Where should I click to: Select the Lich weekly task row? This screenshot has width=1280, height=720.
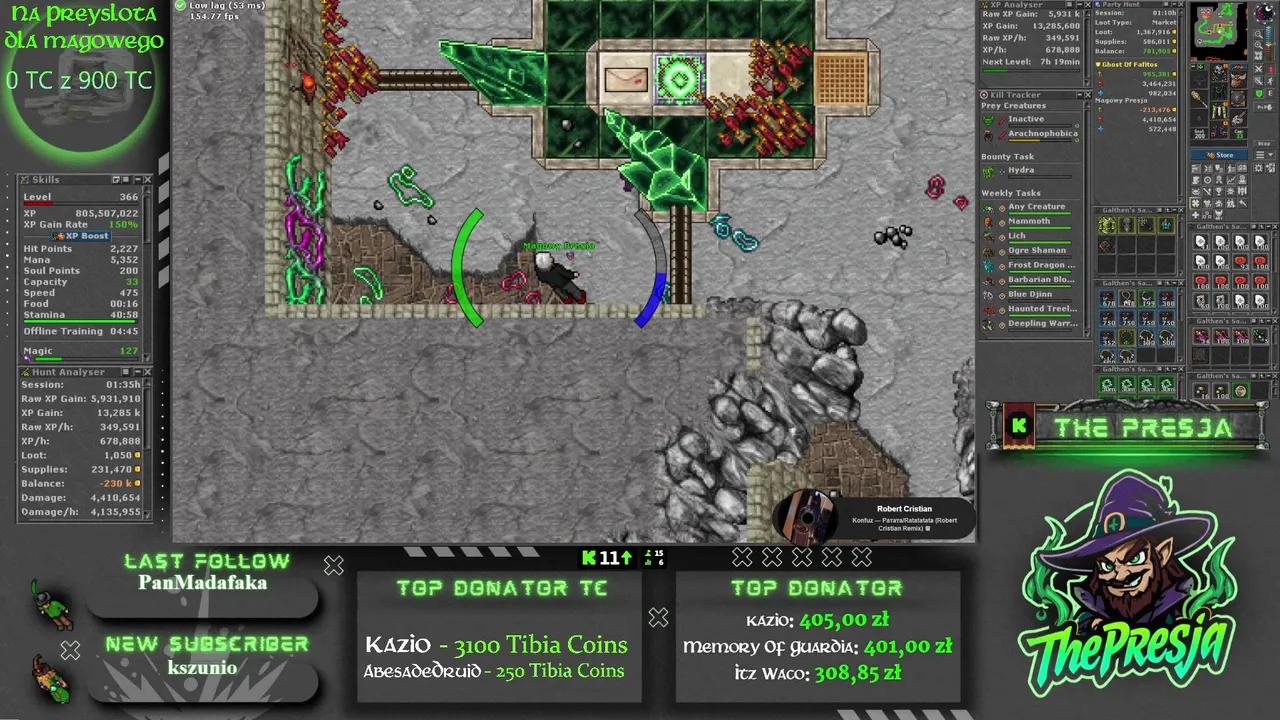(1017, 236)
